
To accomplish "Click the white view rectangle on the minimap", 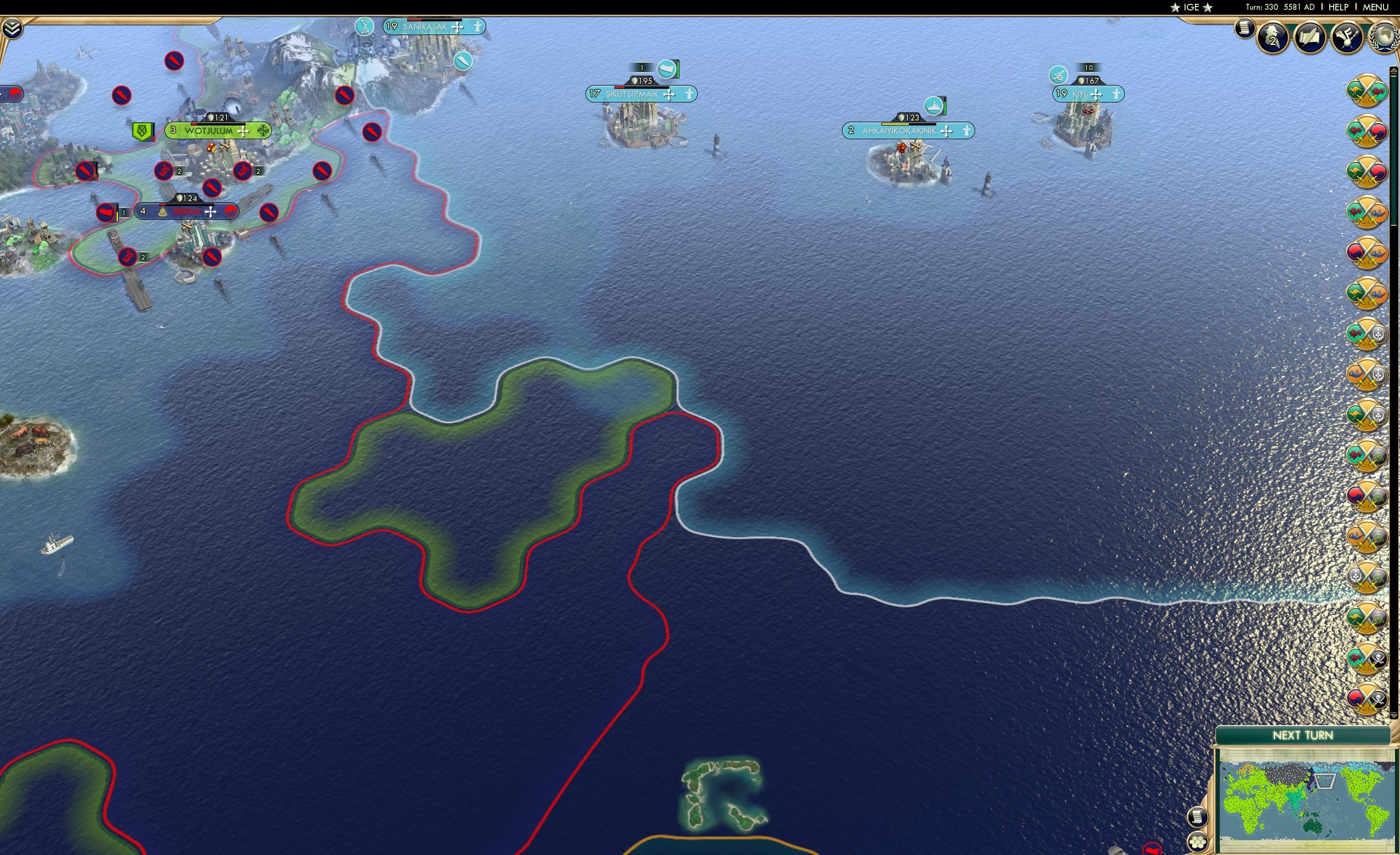I will click(1325, 782).
